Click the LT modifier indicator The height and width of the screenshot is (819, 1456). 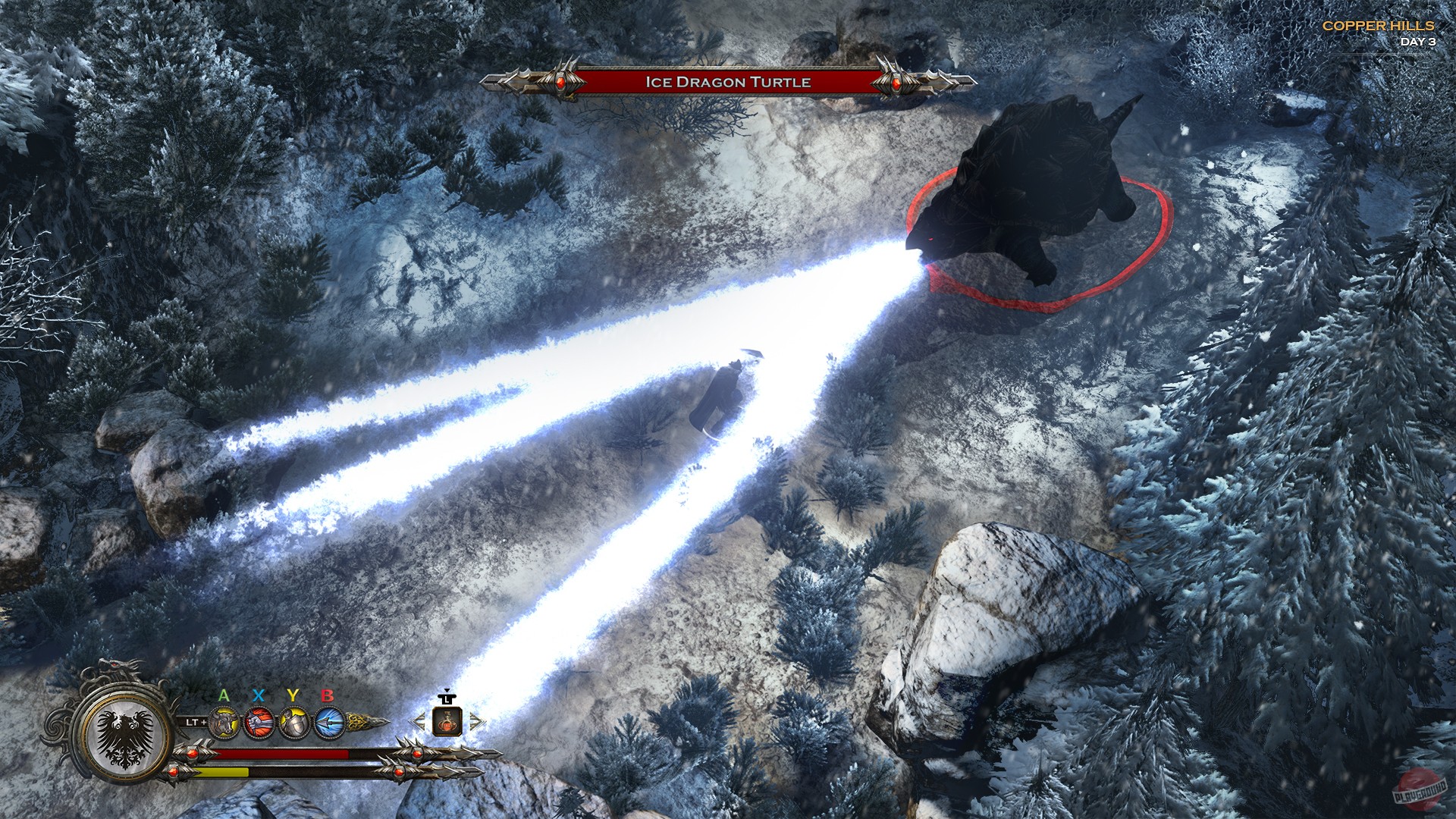click(x=196, y=723)
